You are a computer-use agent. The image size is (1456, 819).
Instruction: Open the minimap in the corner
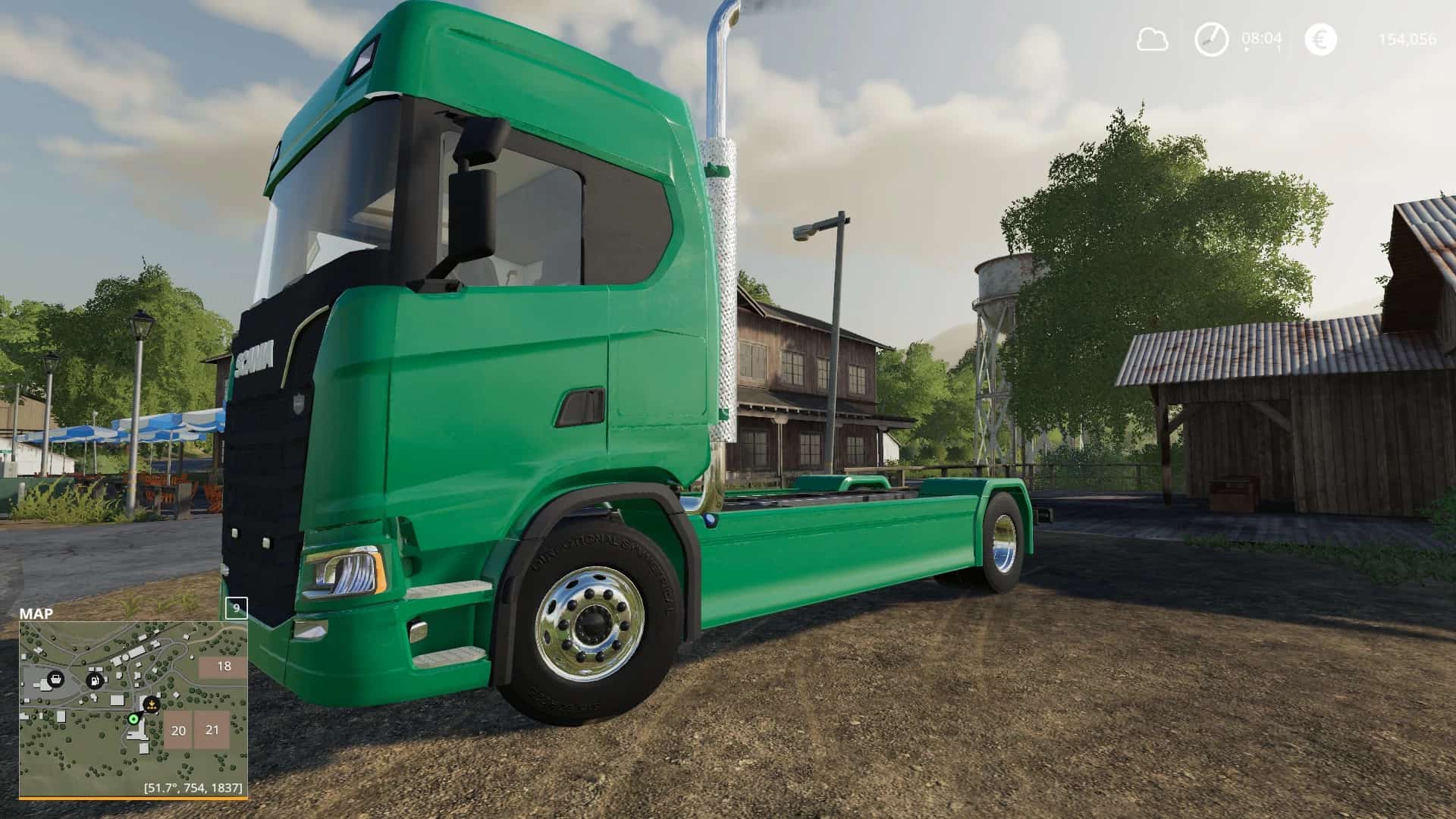133,708
